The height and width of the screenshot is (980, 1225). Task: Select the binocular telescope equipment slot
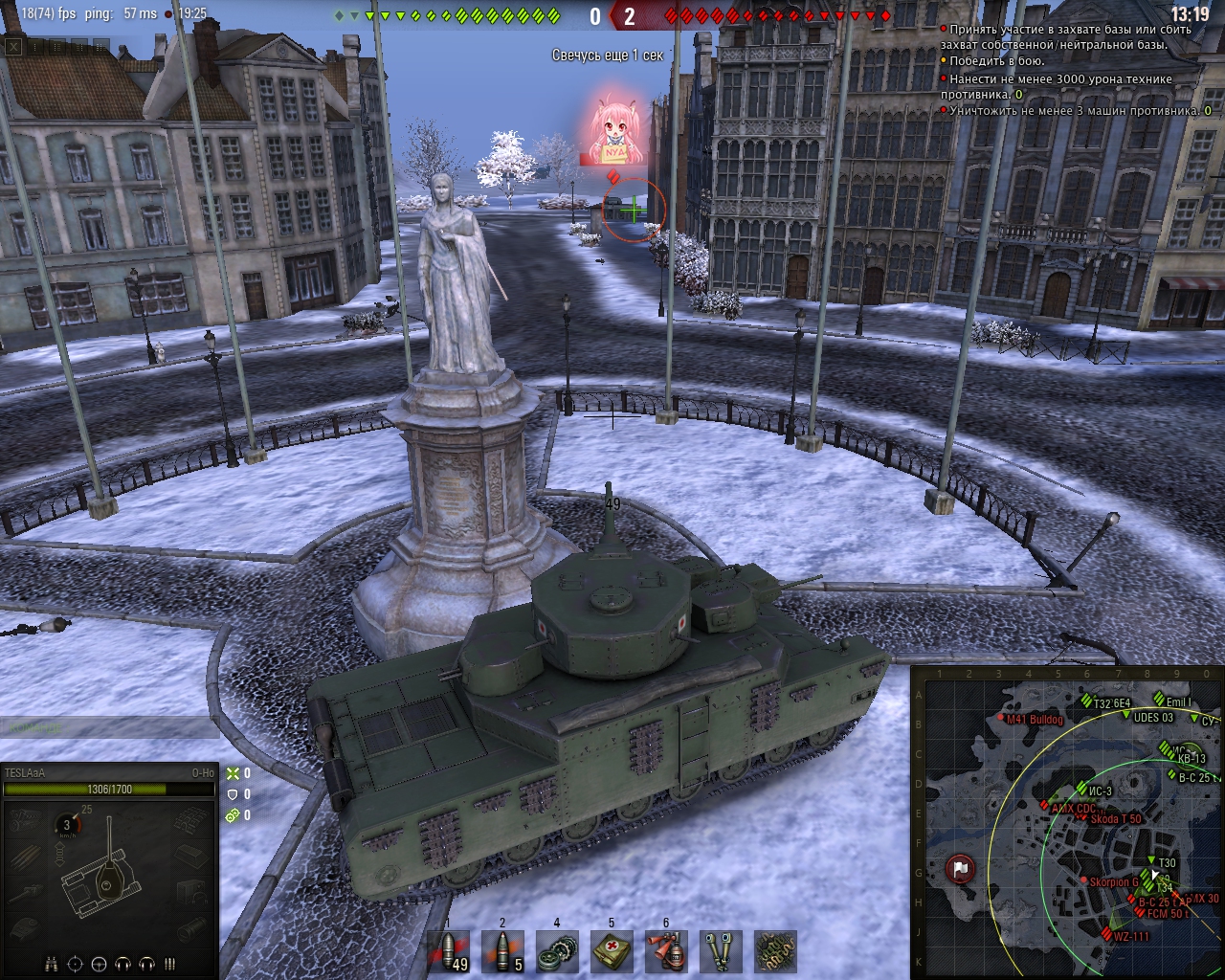point(720,951)
